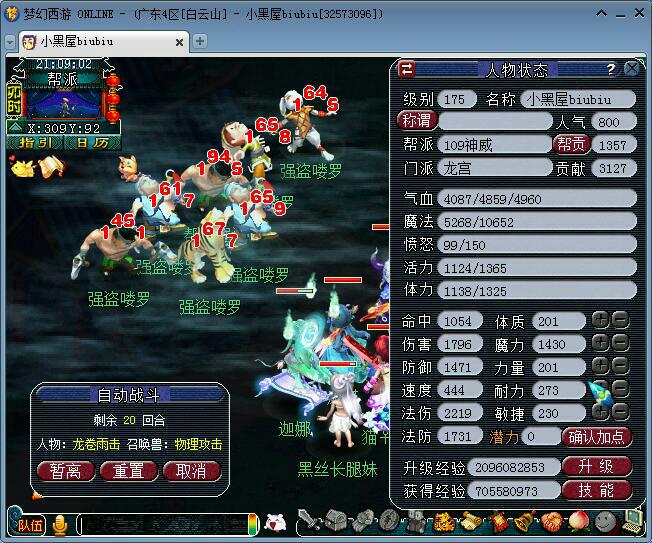The image size is (652, 543).
Task: Open the 技能 skills window
Action: (597, 490)
